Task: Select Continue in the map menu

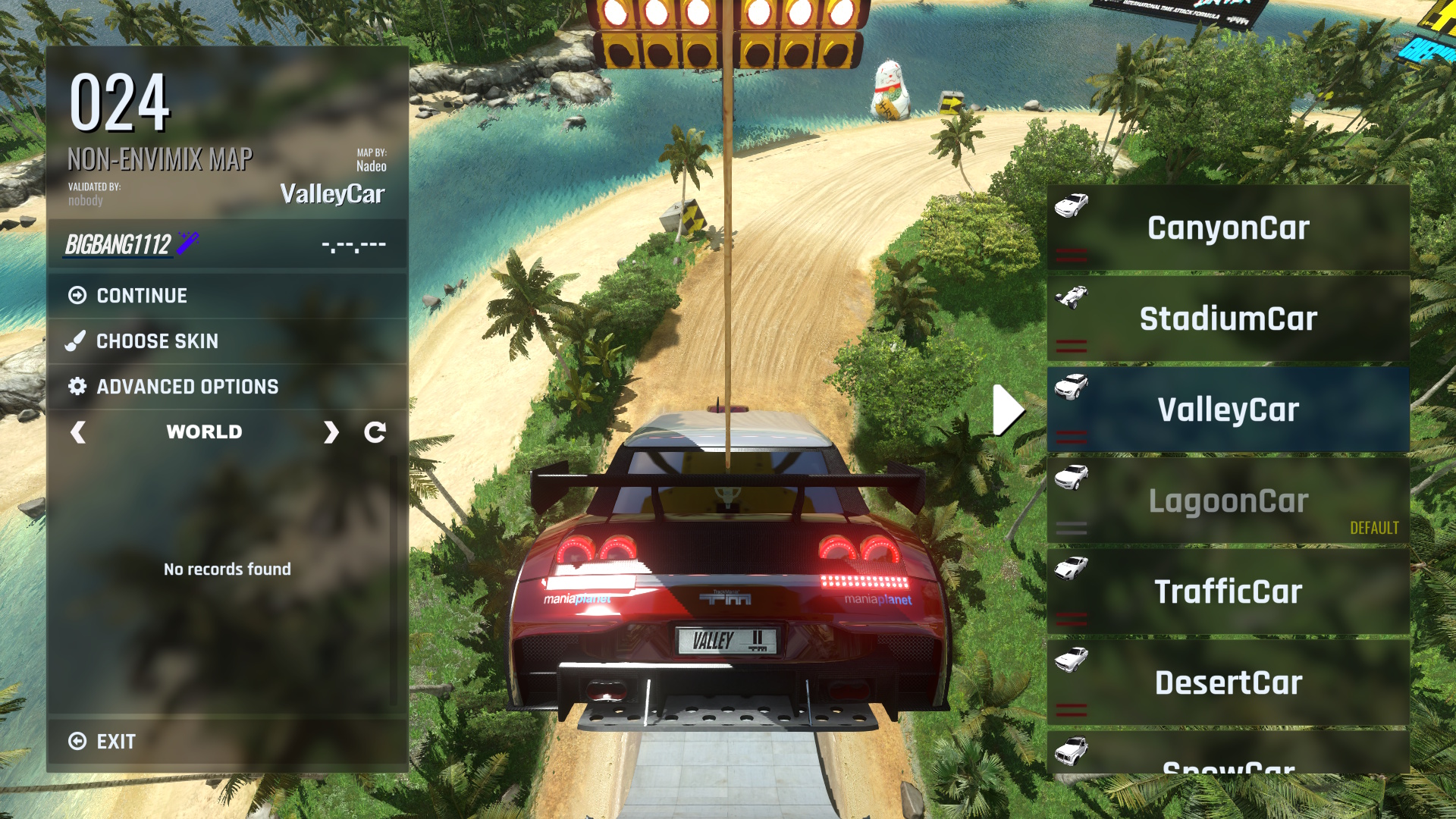Action: (x=142, y=296)
